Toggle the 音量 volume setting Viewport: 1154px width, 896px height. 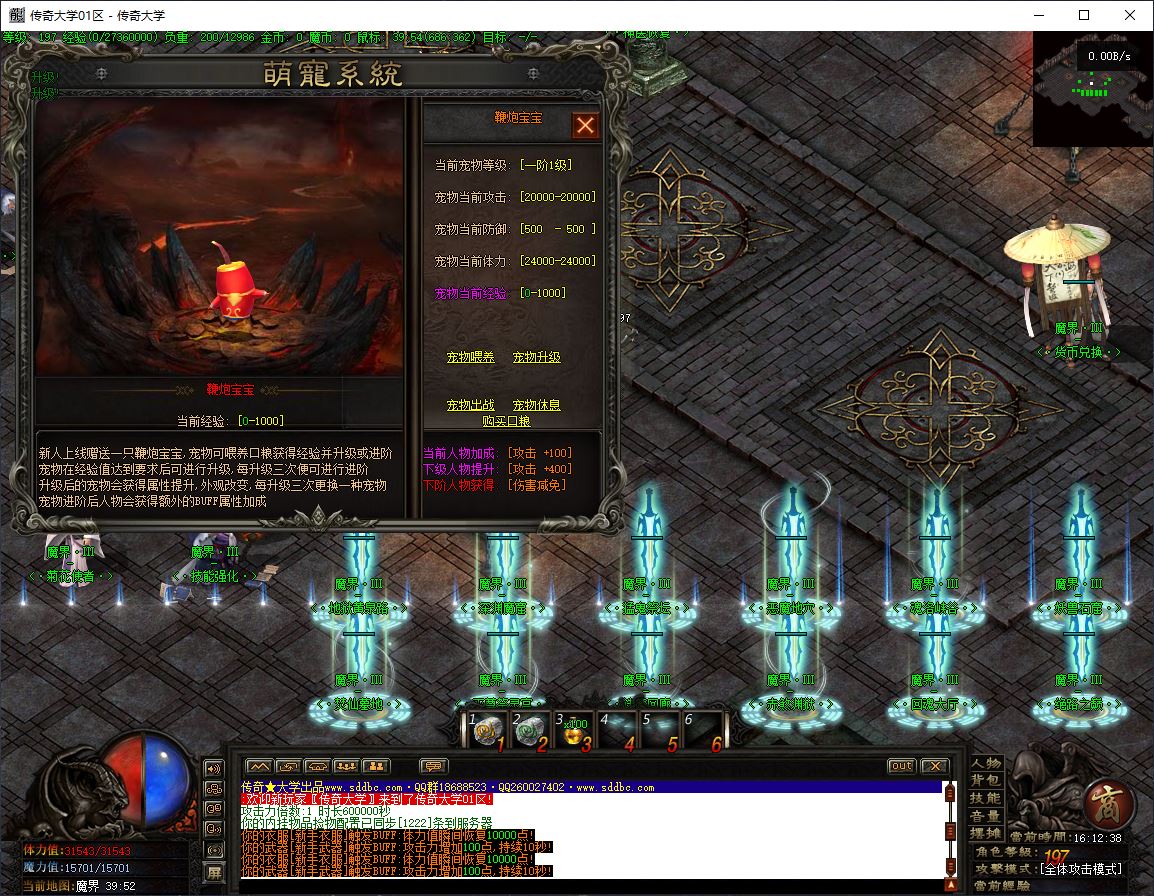coord(985,816)
